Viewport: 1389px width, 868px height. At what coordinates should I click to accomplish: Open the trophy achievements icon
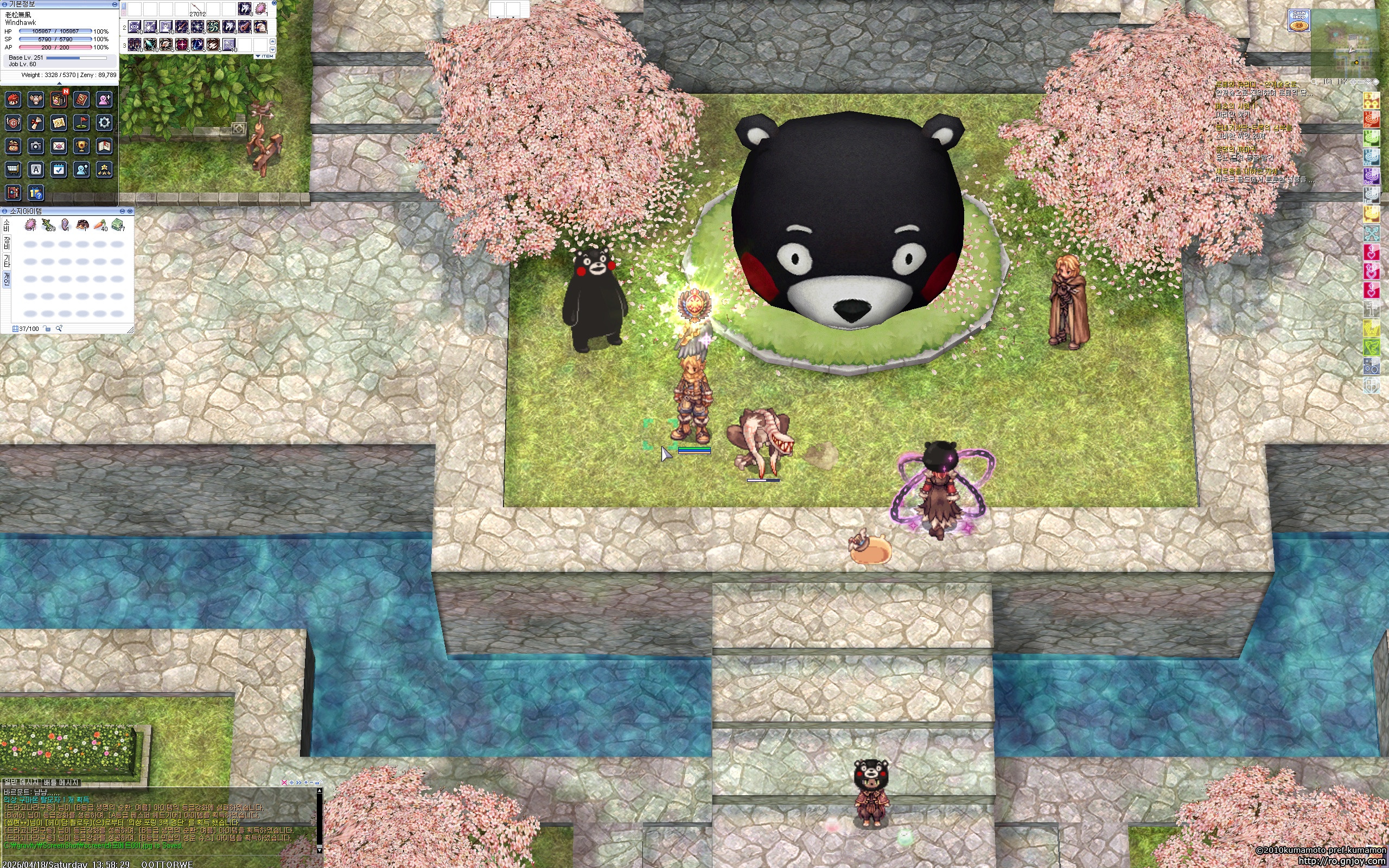click(x=81, y=146)
